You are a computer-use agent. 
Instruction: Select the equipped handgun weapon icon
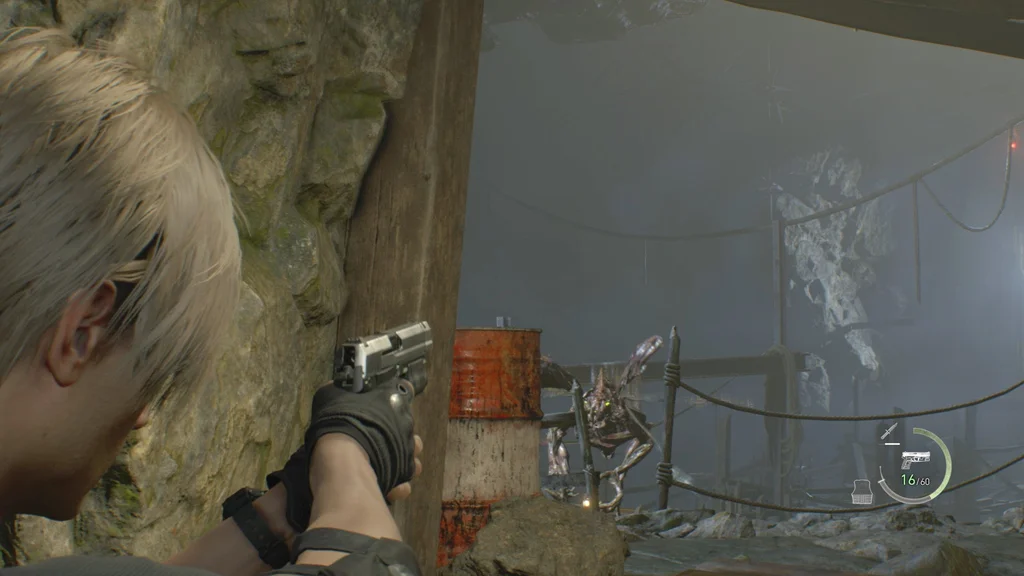915,459
